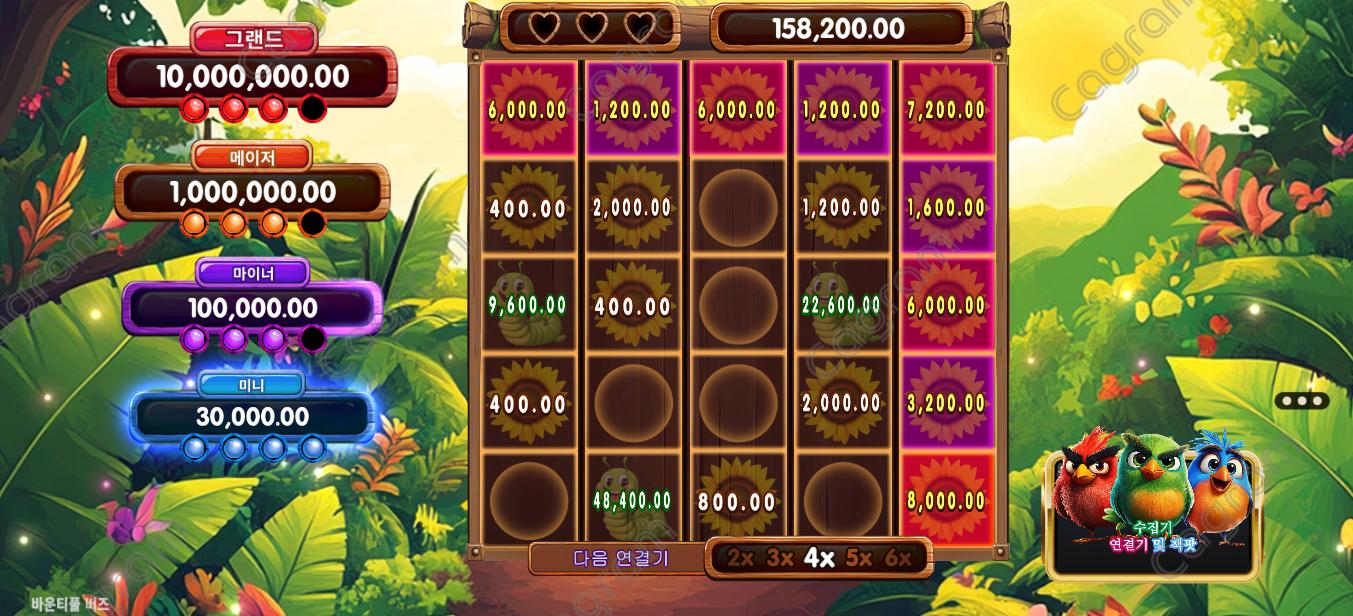Pick the caterpillar tile worth 48,400.00
Viewport: 1353px width, 616px height.
click(632, 498)
